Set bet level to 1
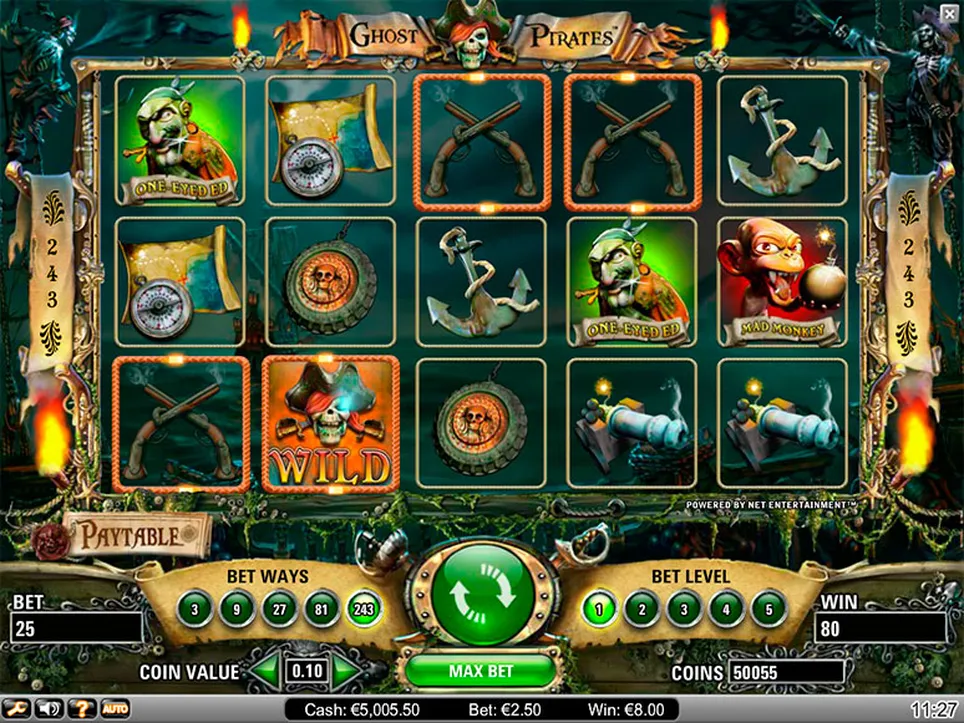The height and width of the screenshot is (723, 964). (600, 606)
